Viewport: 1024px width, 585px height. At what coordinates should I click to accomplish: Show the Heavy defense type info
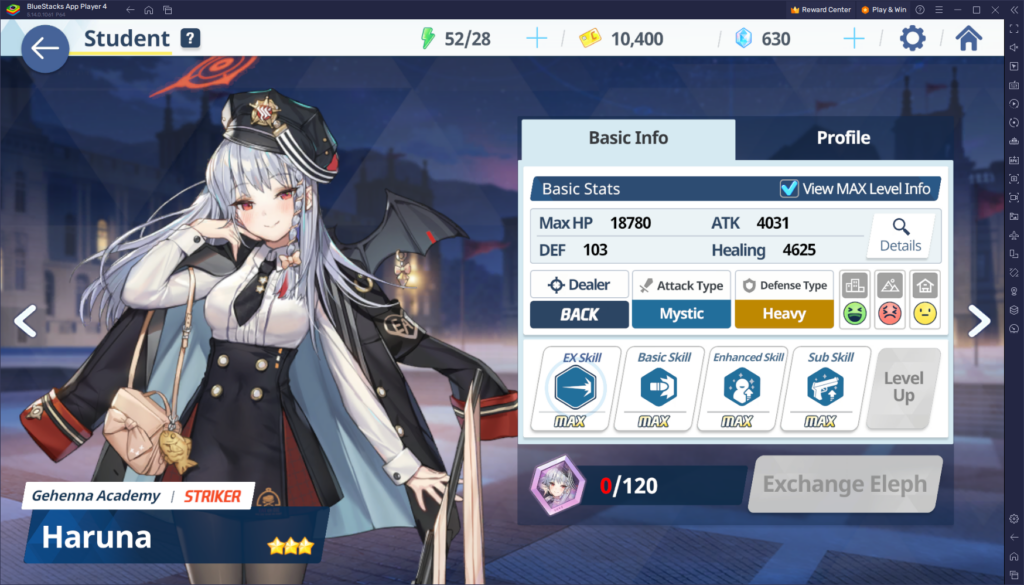pyautogui.click(x=784, y=313)
